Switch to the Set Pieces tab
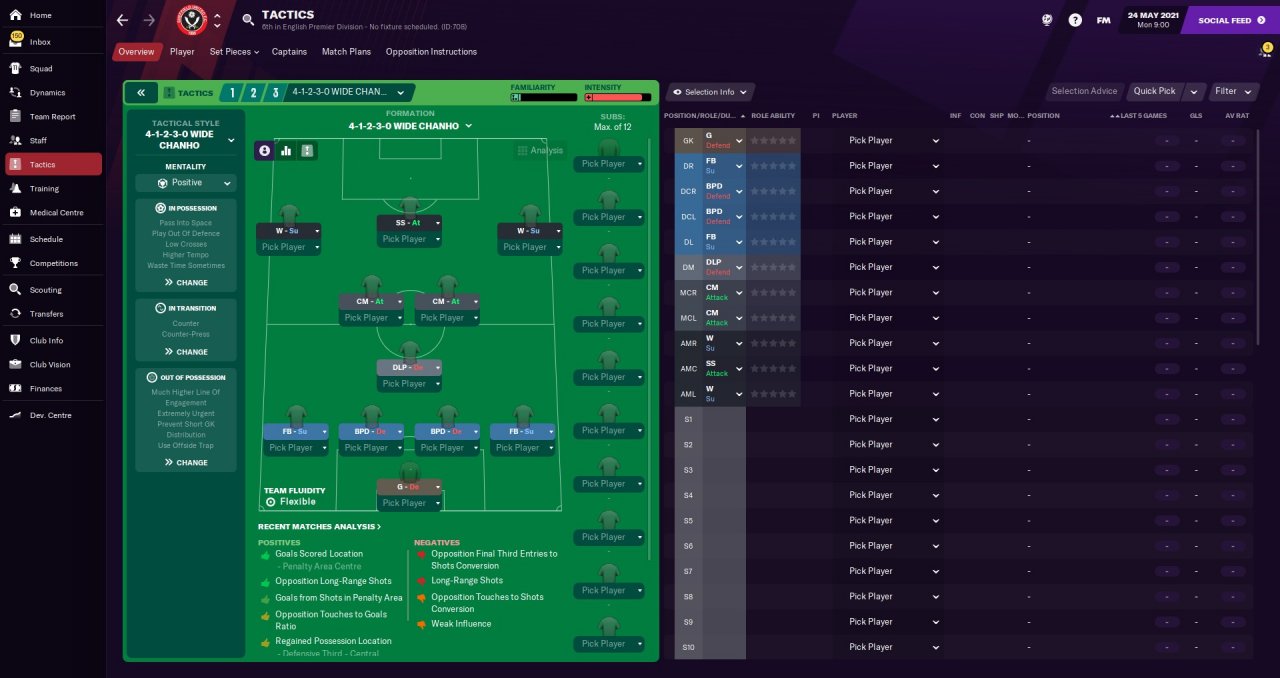 233,52
